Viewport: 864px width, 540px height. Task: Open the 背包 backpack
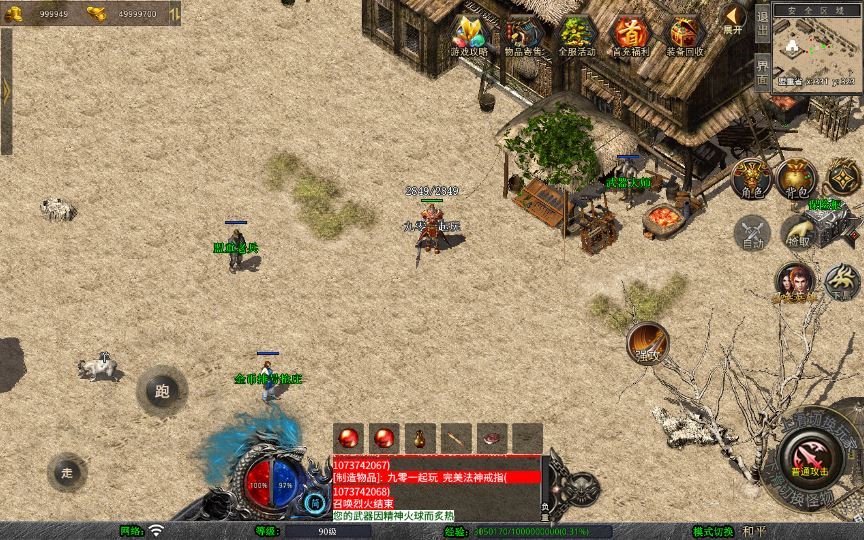796,178
